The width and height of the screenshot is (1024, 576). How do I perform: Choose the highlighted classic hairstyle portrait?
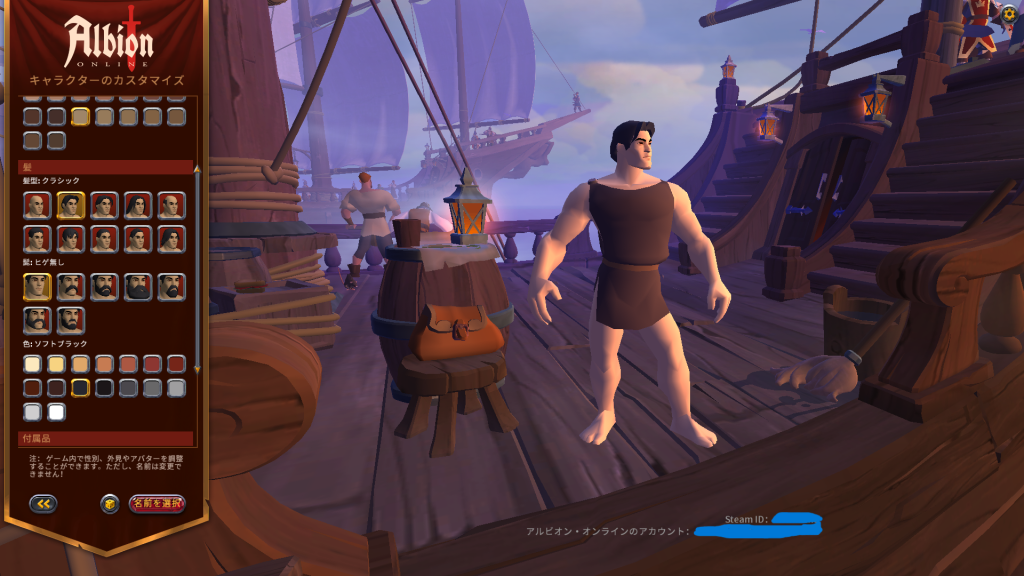[x=70, y=206]
